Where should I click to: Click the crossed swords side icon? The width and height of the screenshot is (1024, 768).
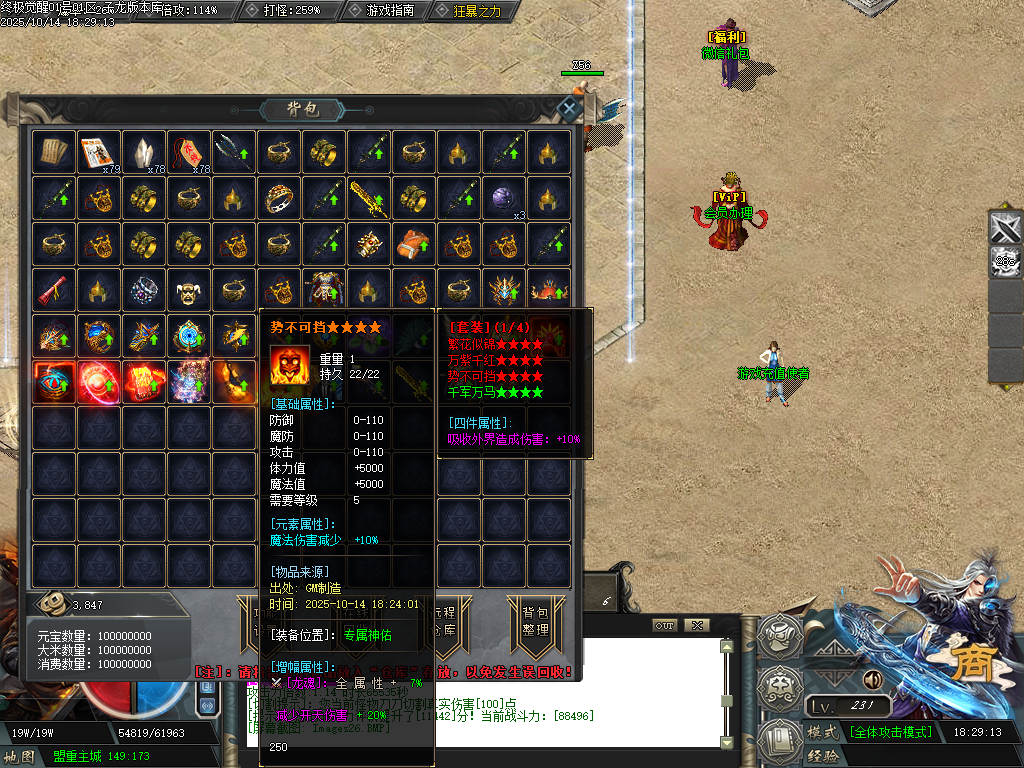1005,228
